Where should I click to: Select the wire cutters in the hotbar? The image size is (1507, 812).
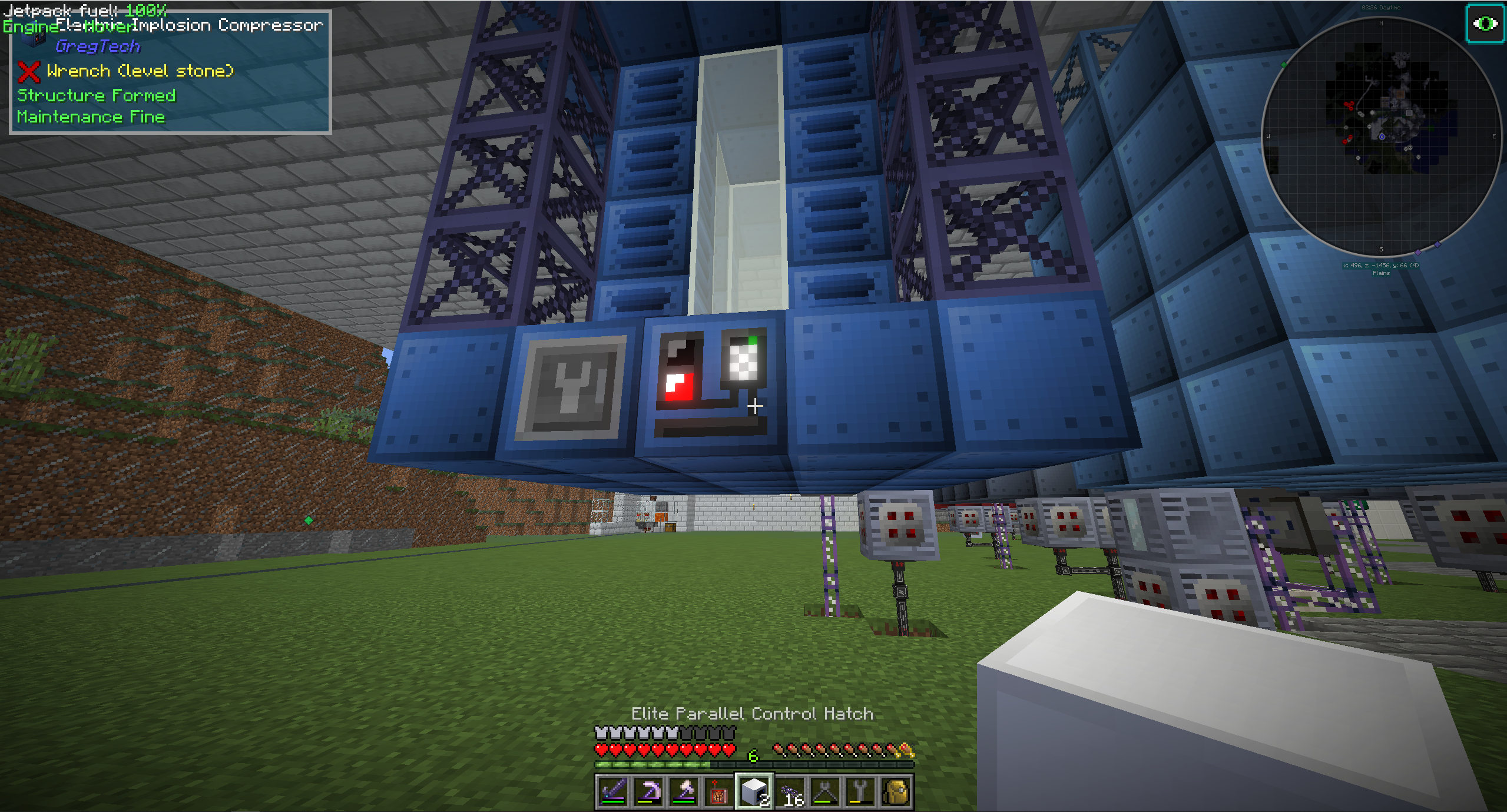(x=826, y=790)
